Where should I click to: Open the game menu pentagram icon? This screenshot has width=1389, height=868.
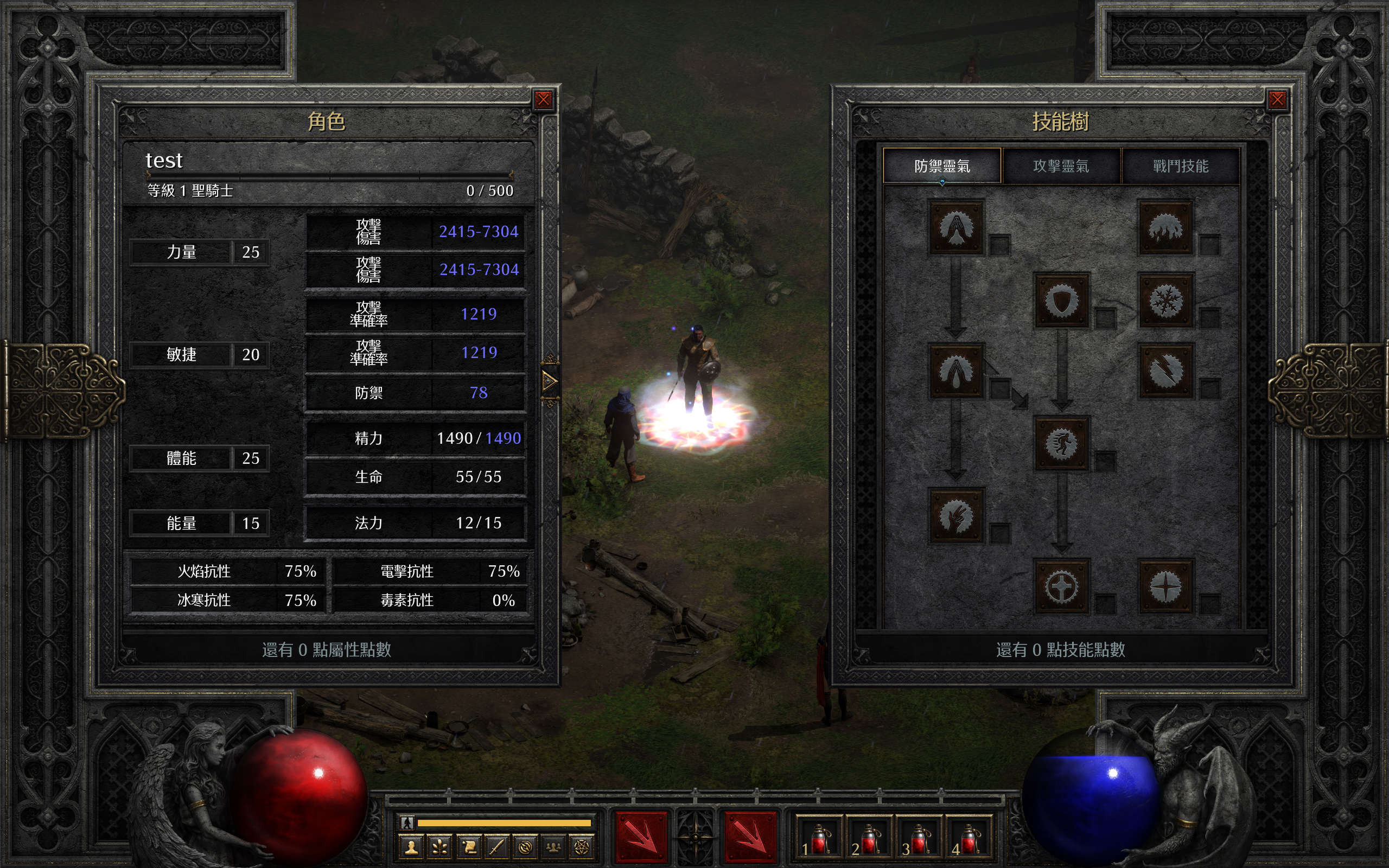(581, 847)
